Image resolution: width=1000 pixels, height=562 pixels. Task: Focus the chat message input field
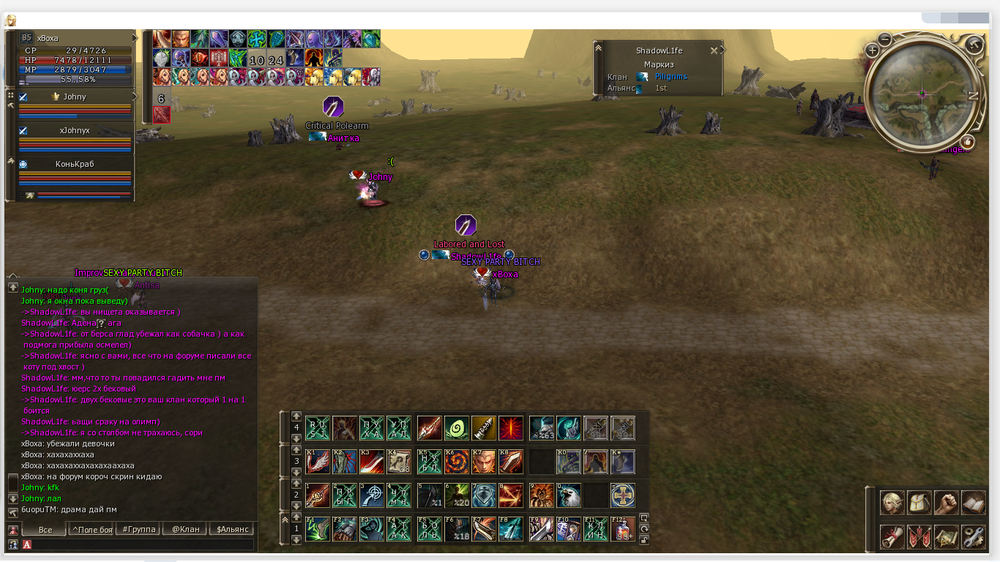tap(140, 545)
